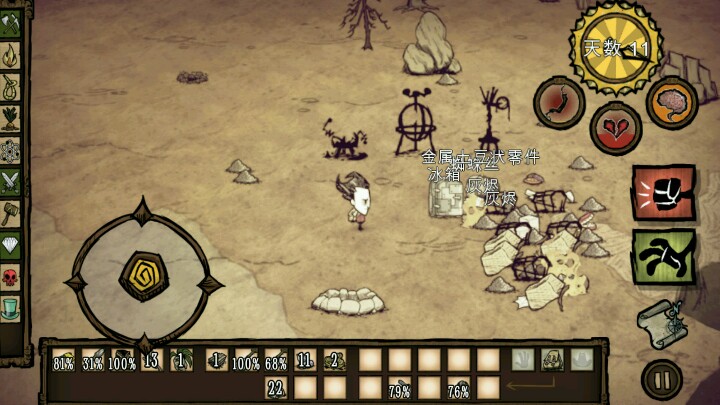Select the inventory stack of 22
The height and width of the screenshot is (405, 720).
point(276,387)
